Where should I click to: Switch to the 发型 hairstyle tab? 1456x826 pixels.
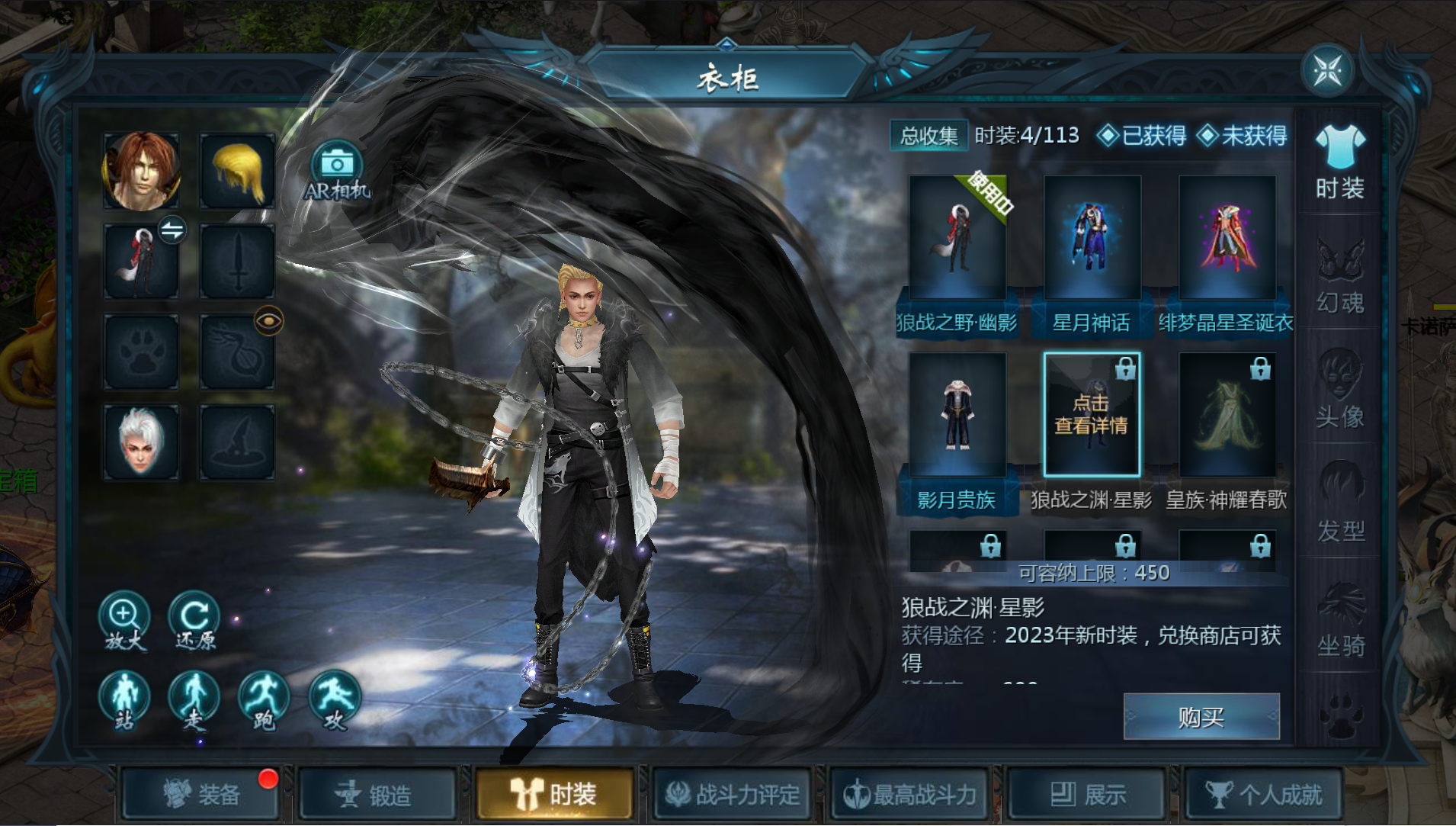tap(1340, 505)
